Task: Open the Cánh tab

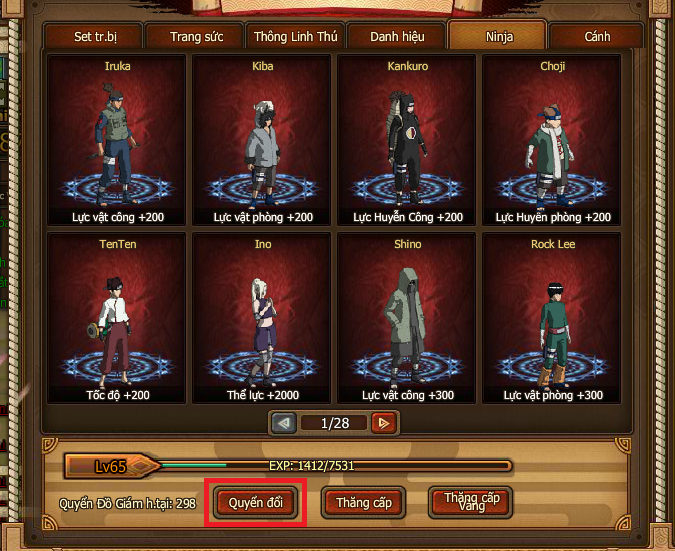Action: 597,37
